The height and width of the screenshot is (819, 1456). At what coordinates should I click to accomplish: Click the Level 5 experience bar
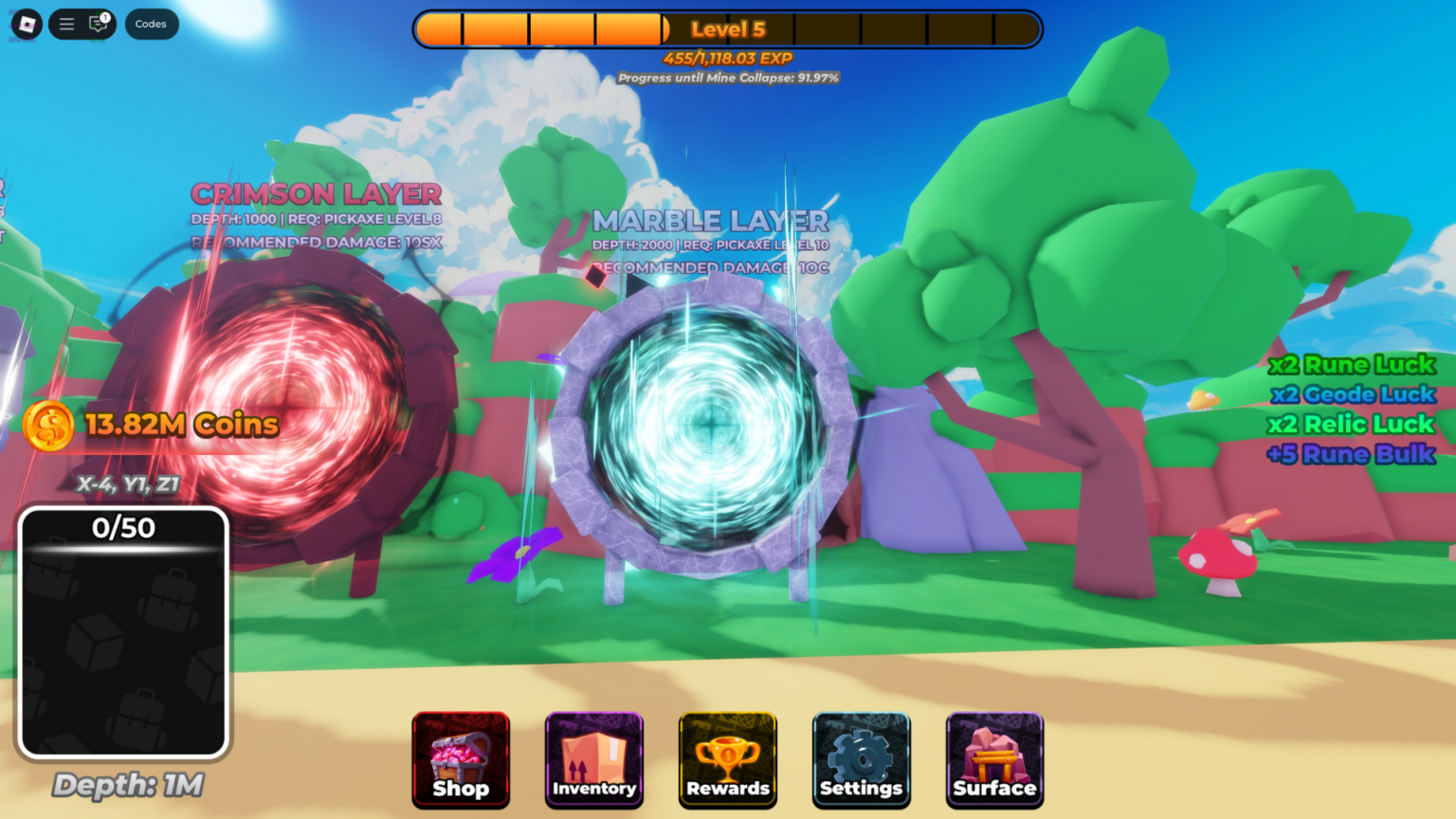click(728, 28)
